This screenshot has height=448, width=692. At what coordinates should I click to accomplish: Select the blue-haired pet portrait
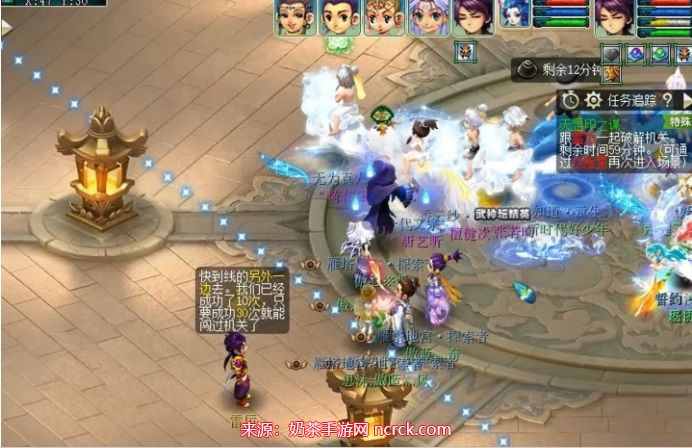(x=512, y=17)
